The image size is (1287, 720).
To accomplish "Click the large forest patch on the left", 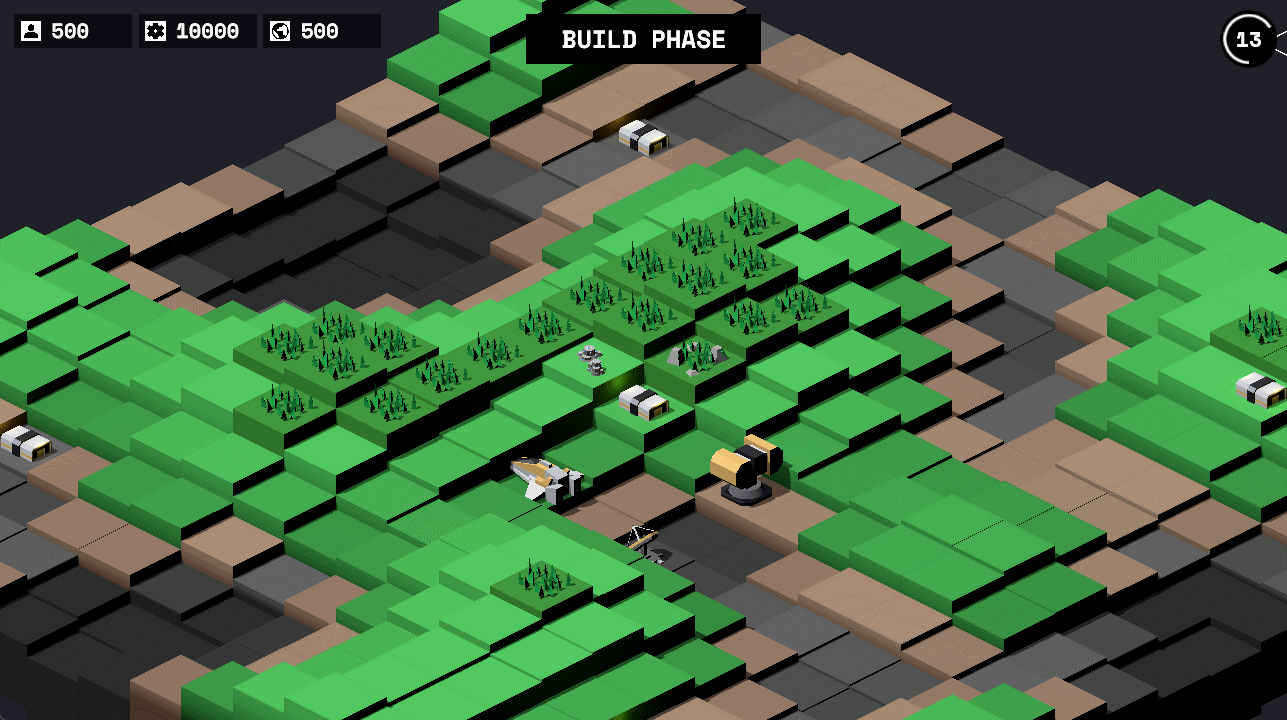I will (x=340, y=350).
